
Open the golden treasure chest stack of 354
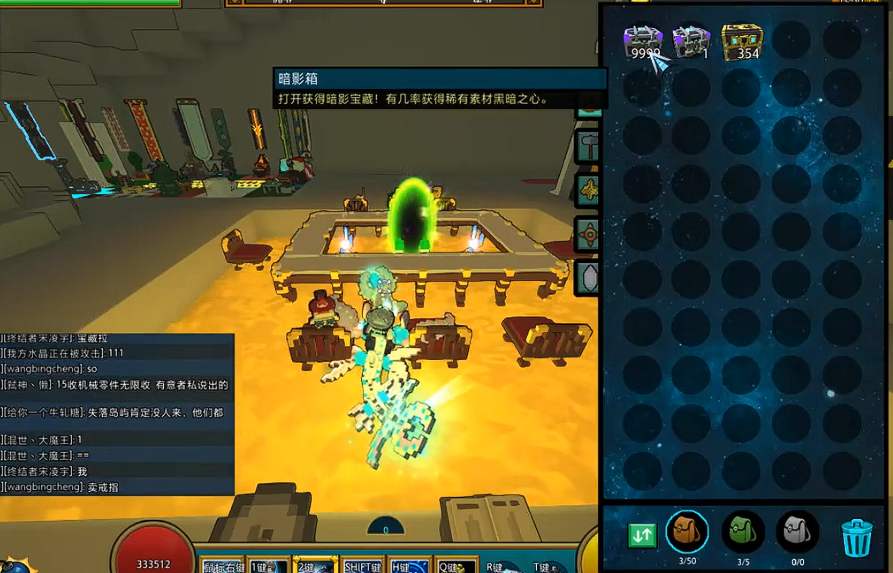(x=741, y=42)
